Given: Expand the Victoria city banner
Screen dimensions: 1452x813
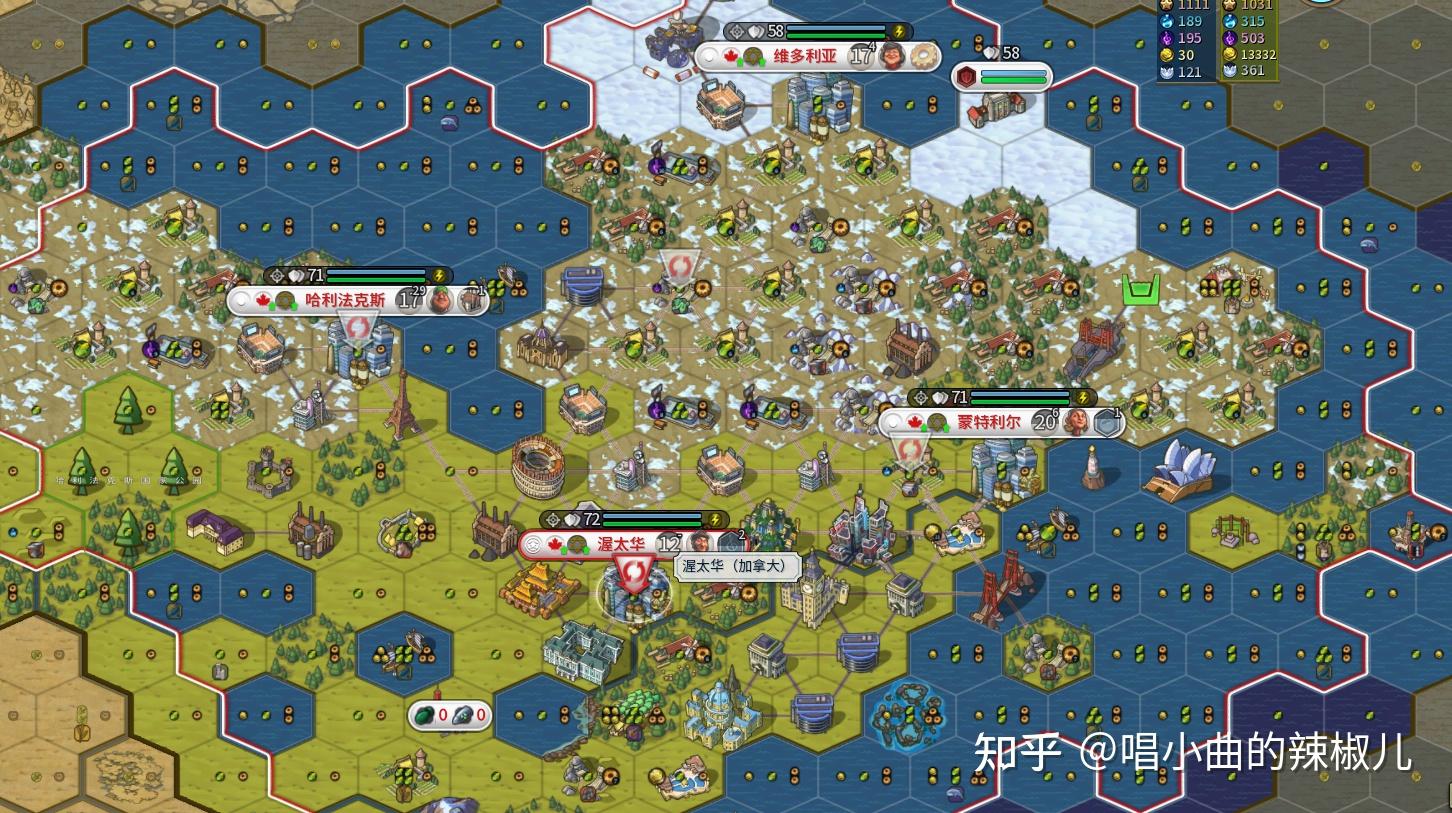Looking at the screenshot, I should tap(805, 56).
